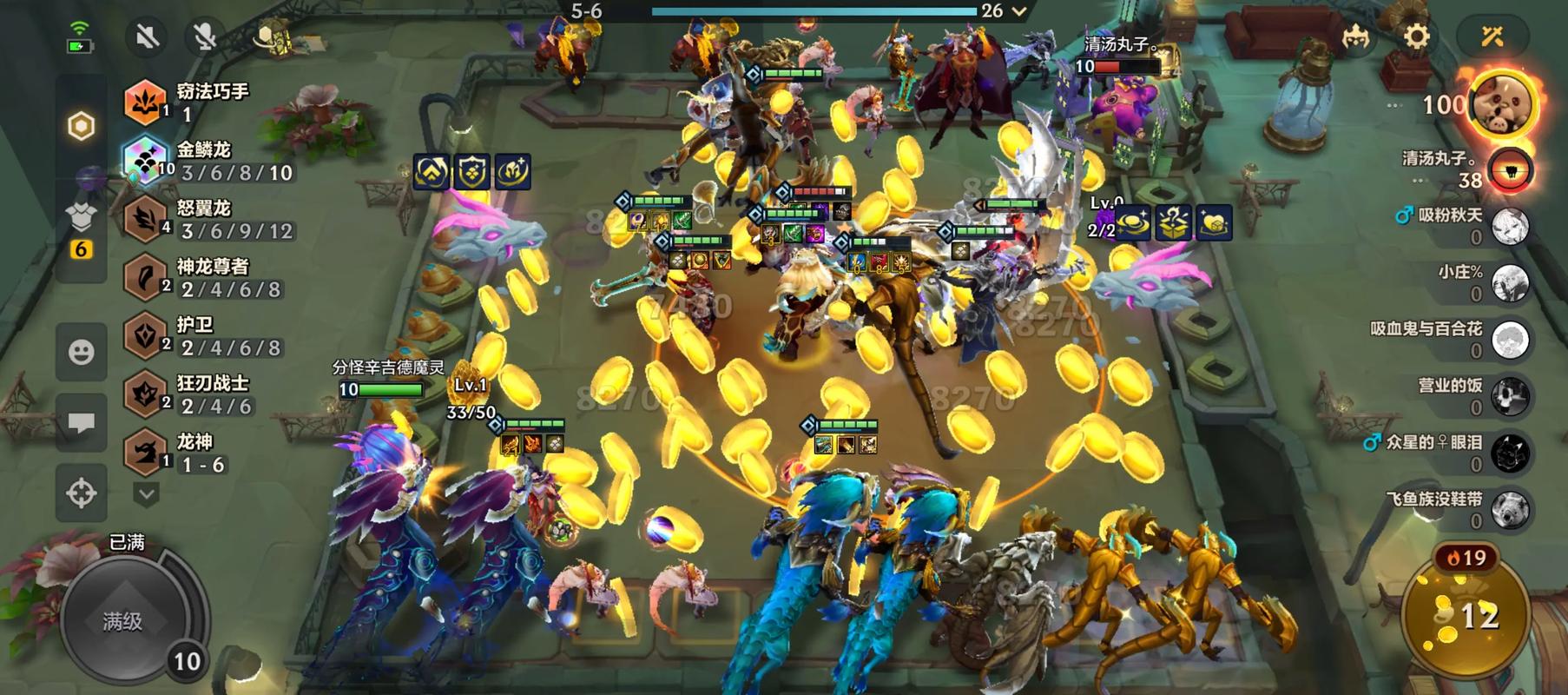Screen dimensions: 1568x695
Task: Open the chat speech bubble
Action: [82, 422]
